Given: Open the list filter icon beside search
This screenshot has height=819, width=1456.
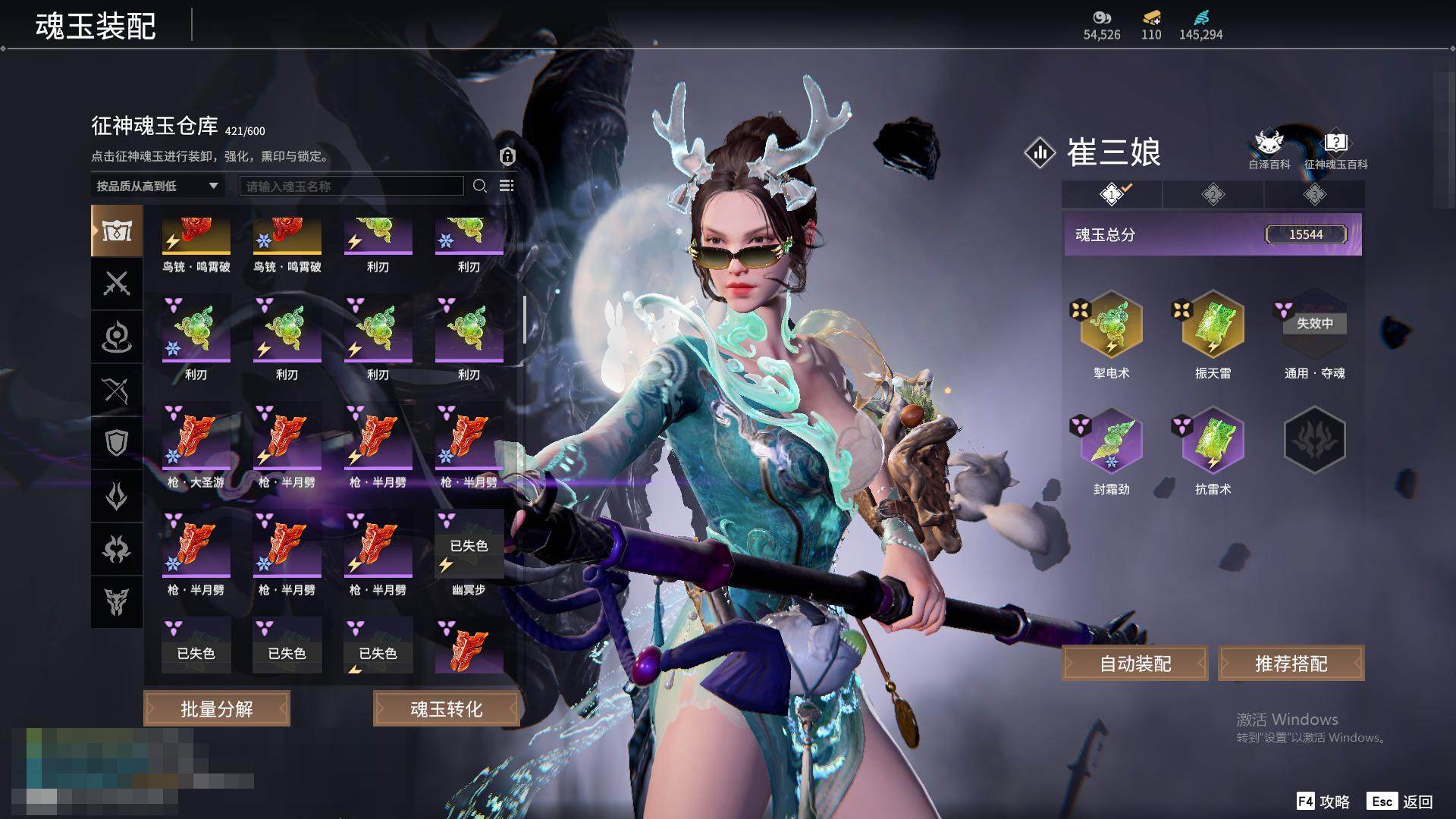Looking at the screenshot, I should point(507,187).
